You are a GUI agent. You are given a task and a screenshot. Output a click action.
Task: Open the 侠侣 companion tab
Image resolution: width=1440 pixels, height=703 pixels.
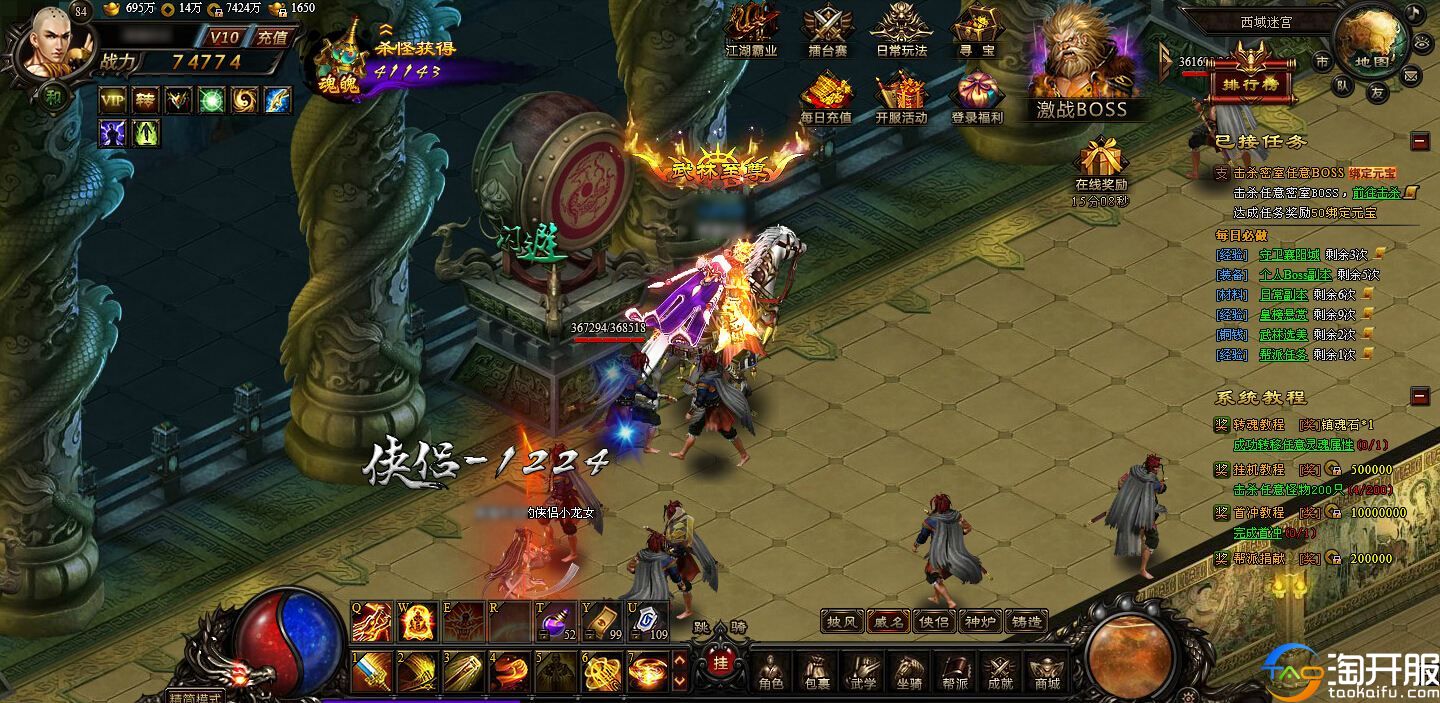(934, 621)
